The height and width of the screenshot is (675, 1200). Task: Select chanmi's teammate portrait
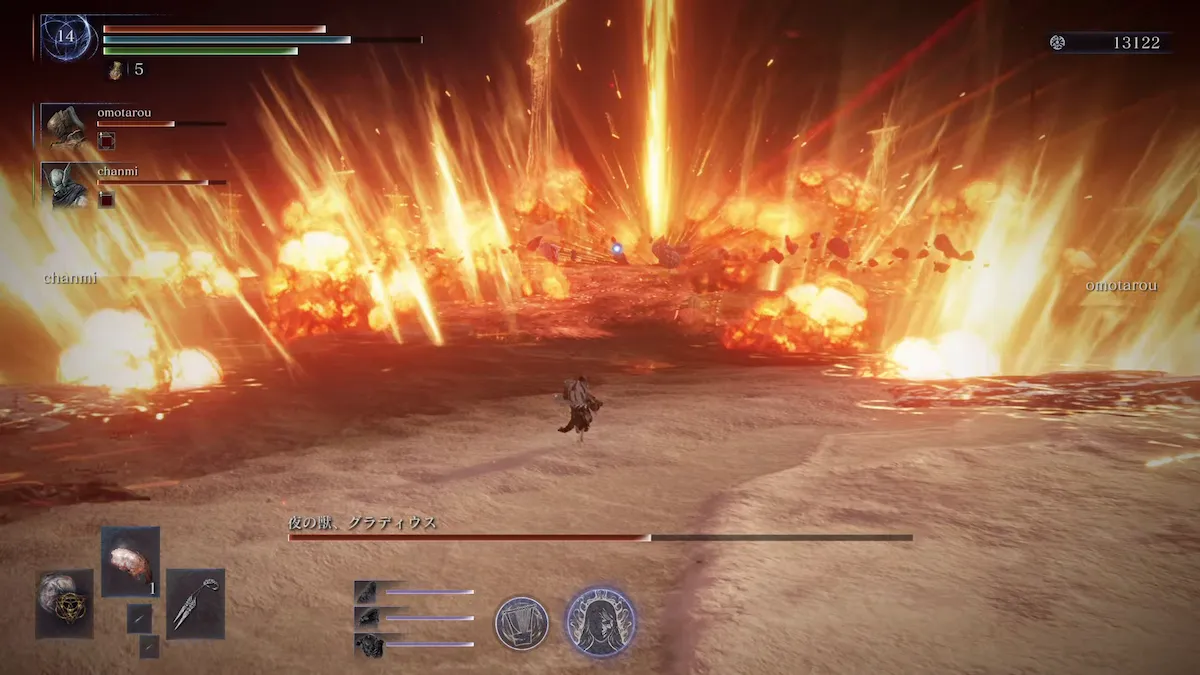68,186
